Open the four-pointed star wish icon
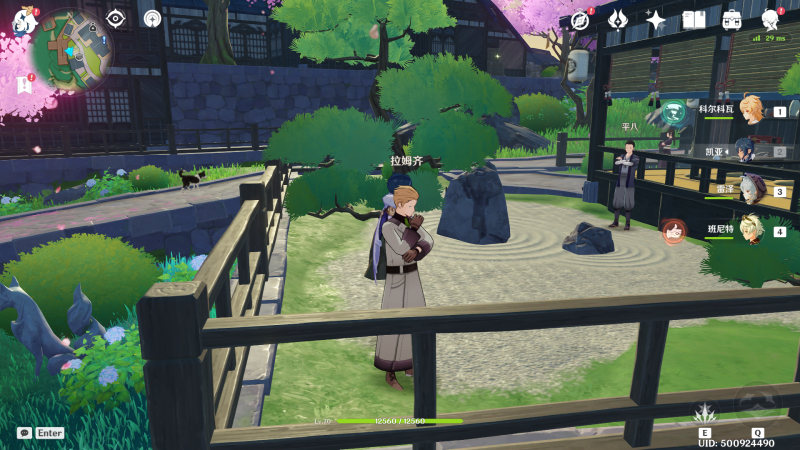This screenshot has width=800, height=450. tap(656, 20)
